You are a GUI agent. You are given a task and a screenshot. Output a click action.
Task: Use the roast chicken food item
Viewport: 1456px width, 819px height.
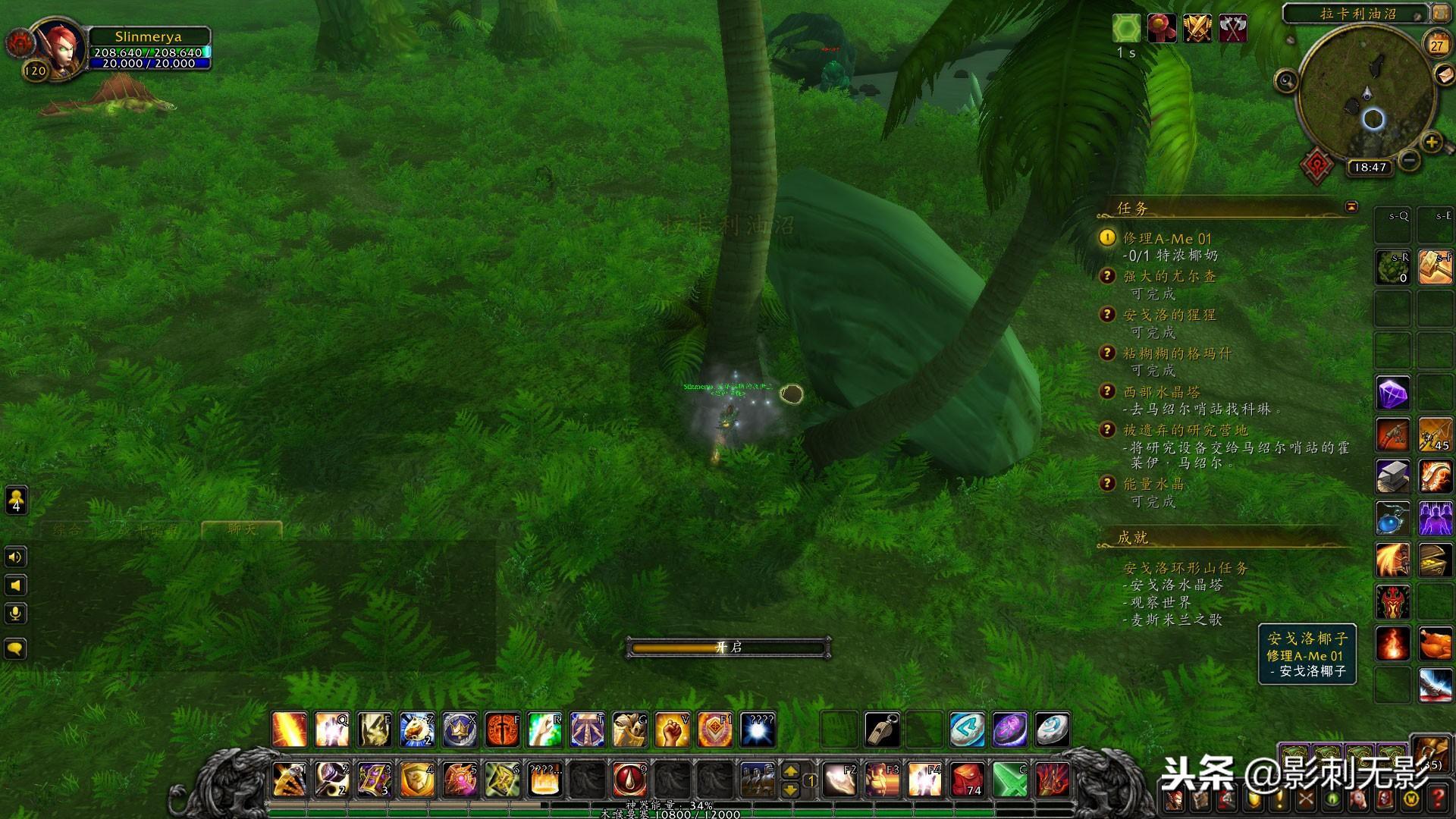click(1435, 644)
